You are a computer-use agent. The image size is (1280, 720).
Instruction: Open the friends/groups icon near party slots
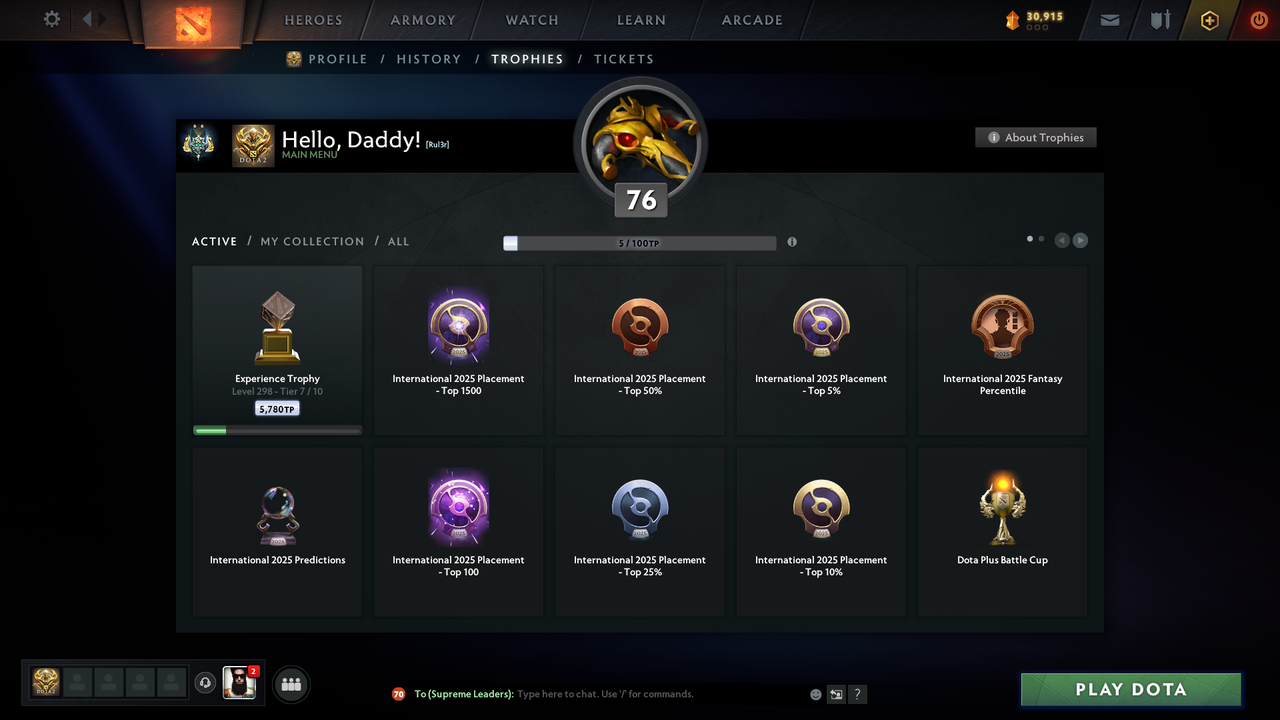(x=290, y=684)
